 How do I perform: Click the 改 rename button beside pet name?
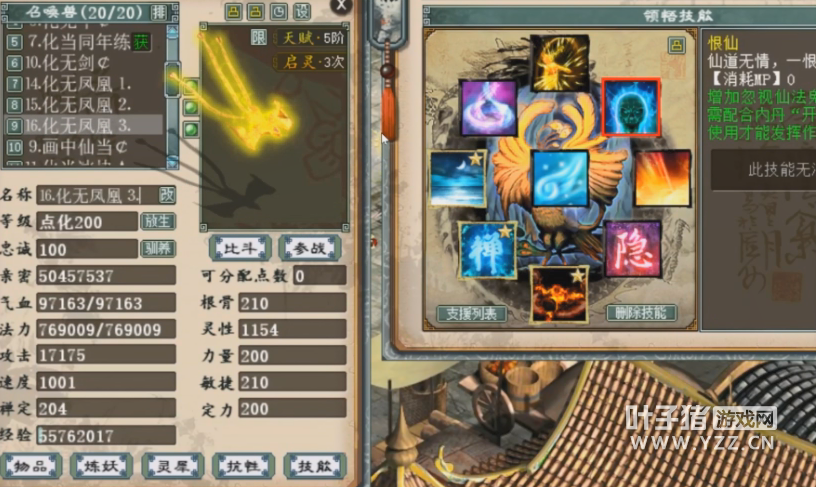click(167, 194)
